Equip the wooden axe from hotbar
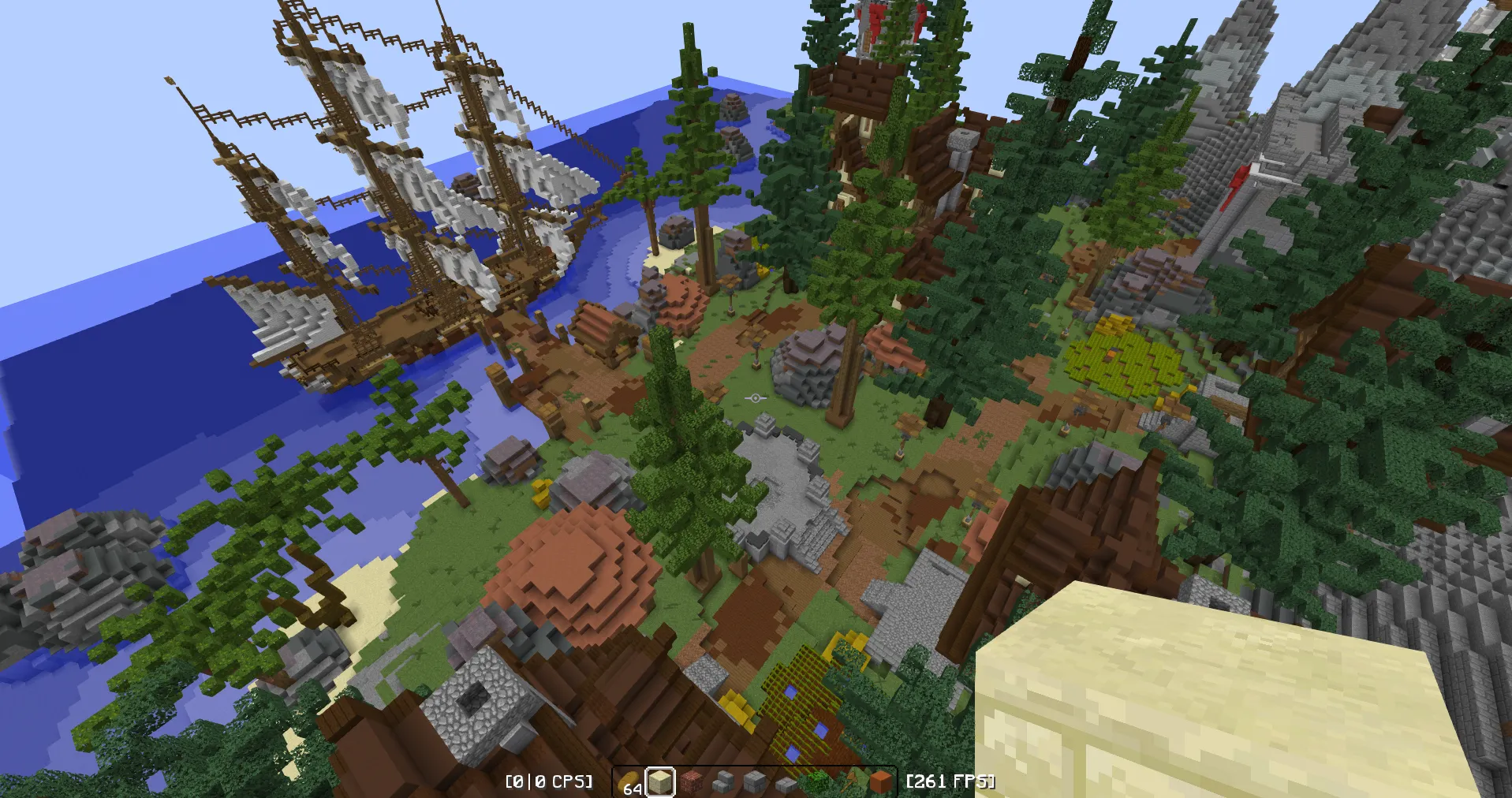Image resolution: width=1512 pixels, height=798 pixels. [x=849, y=782]
